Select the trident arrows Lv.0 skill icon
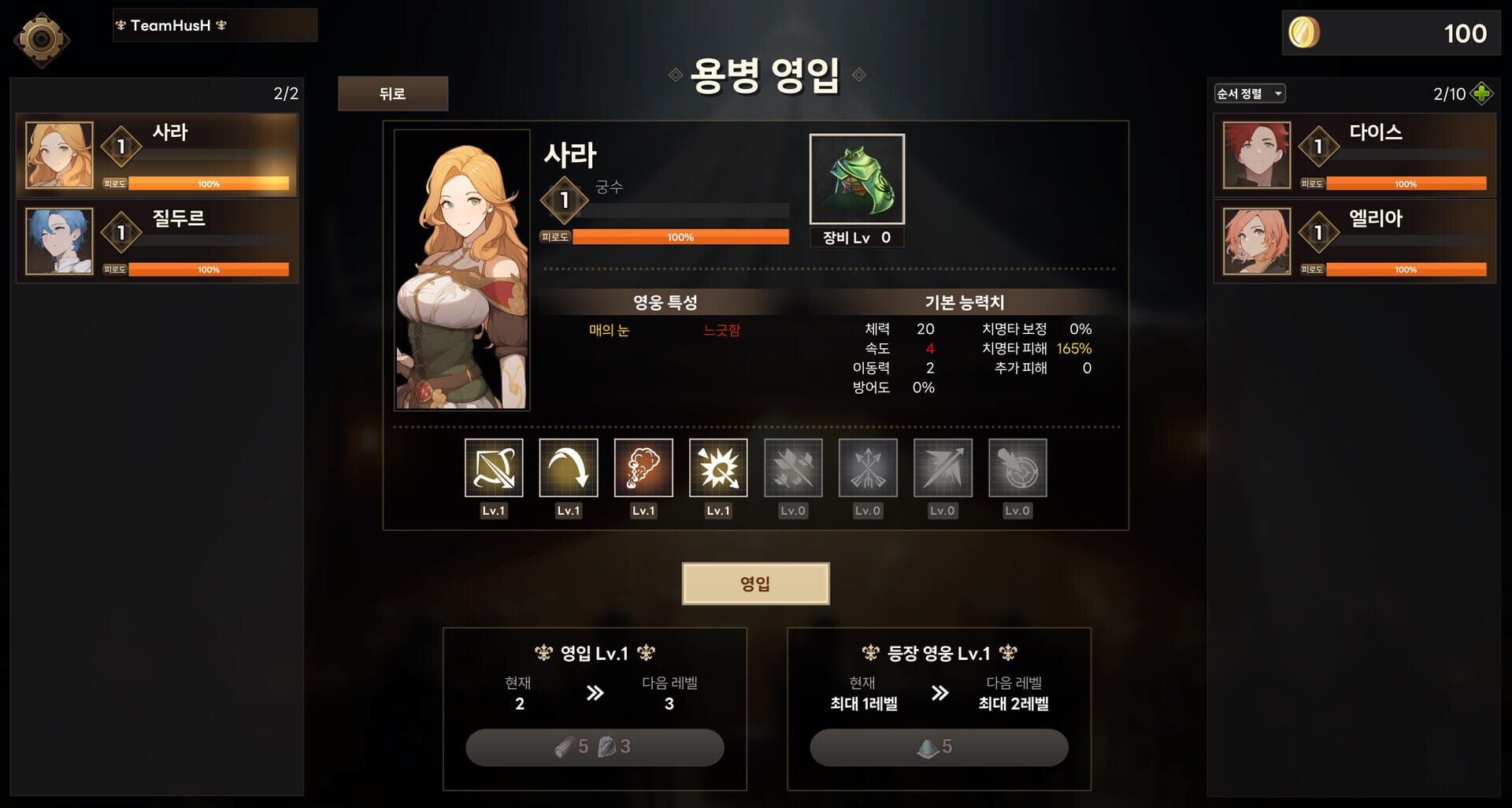Screen dimensions: 1512x808 click(867, 469)
